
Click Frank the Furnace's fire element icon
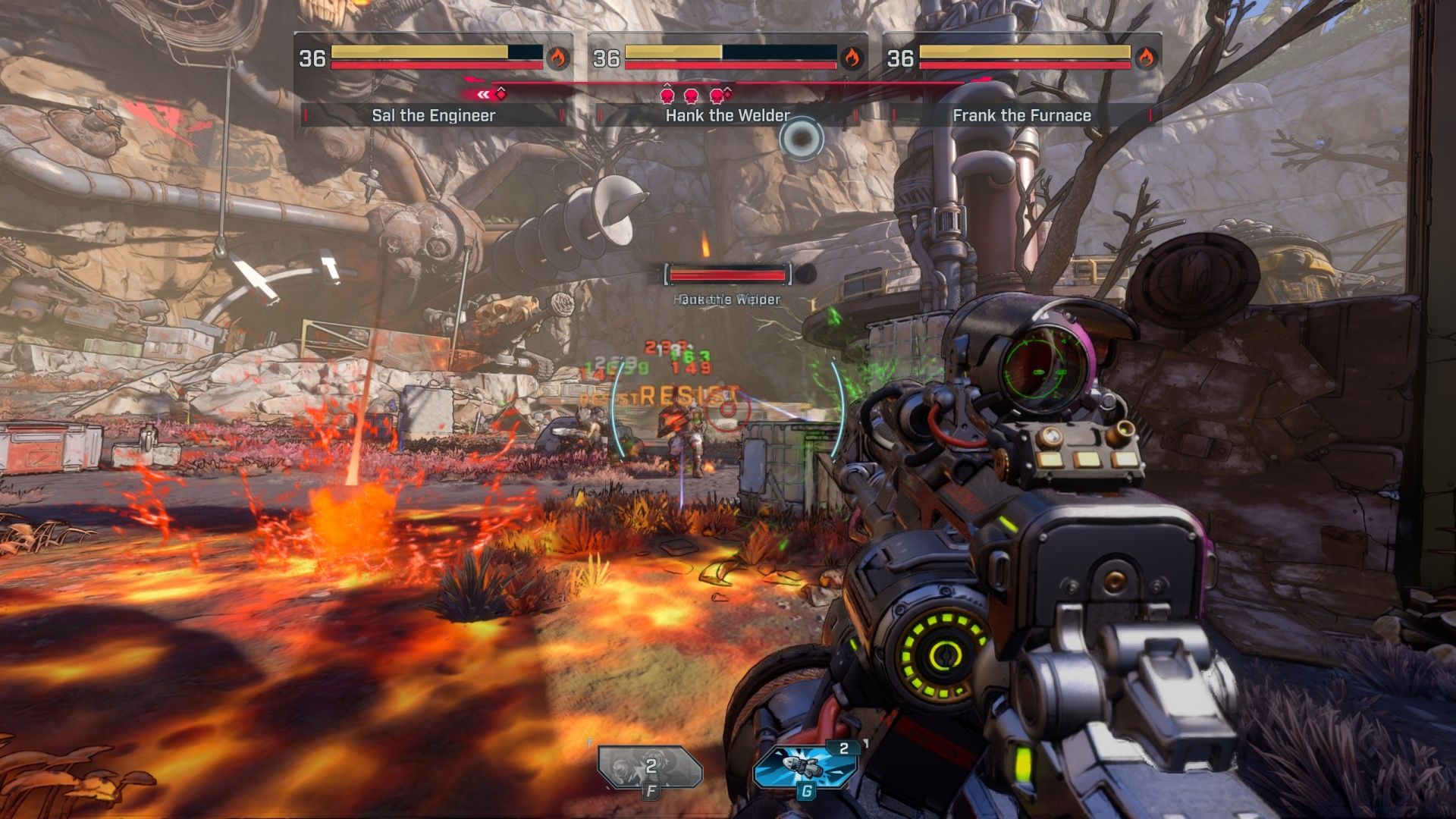1146,58
